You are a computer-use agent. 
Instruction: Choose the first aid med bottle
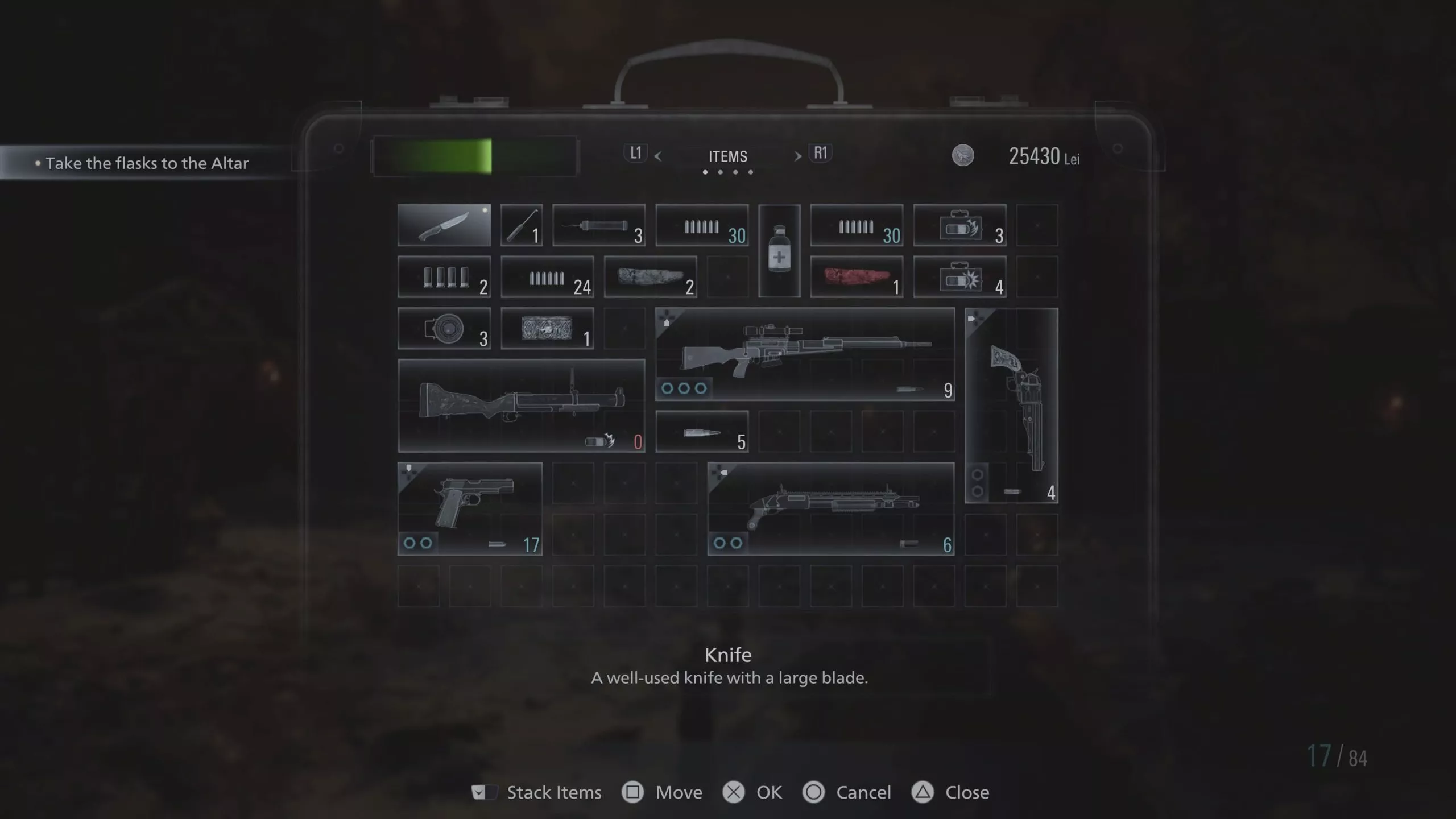tap(779, 251)
